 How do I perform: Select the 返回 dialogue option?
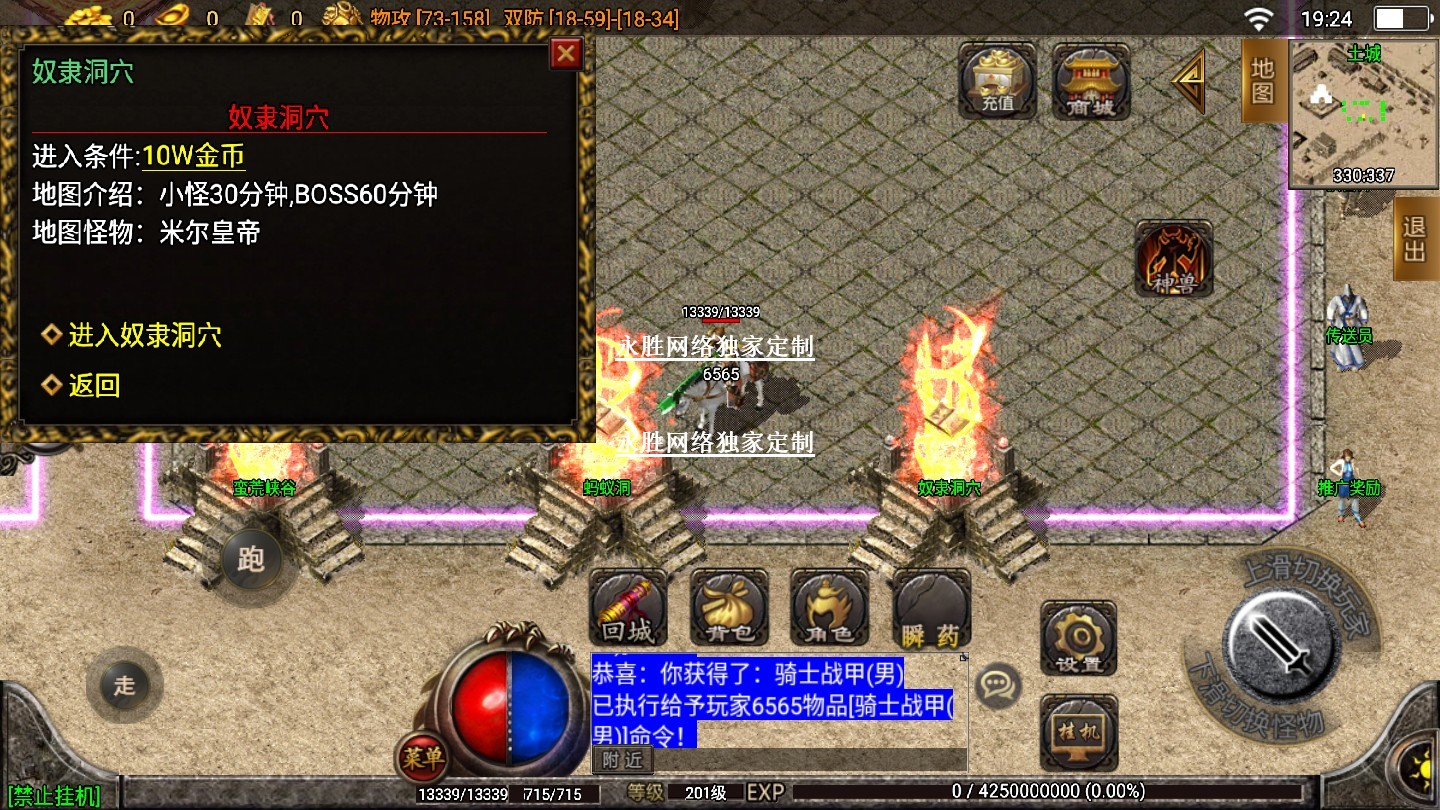[93, 385]
